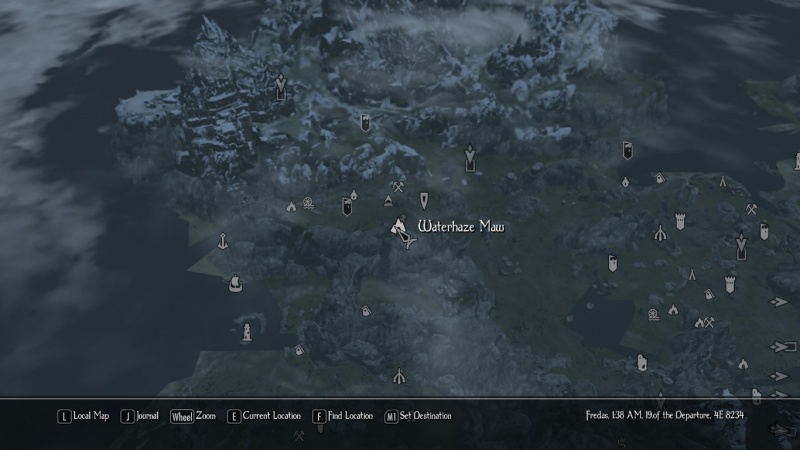The image size is (800, 450).
Task: Choose the Find Location option
Action: click(x=342, y=416)
